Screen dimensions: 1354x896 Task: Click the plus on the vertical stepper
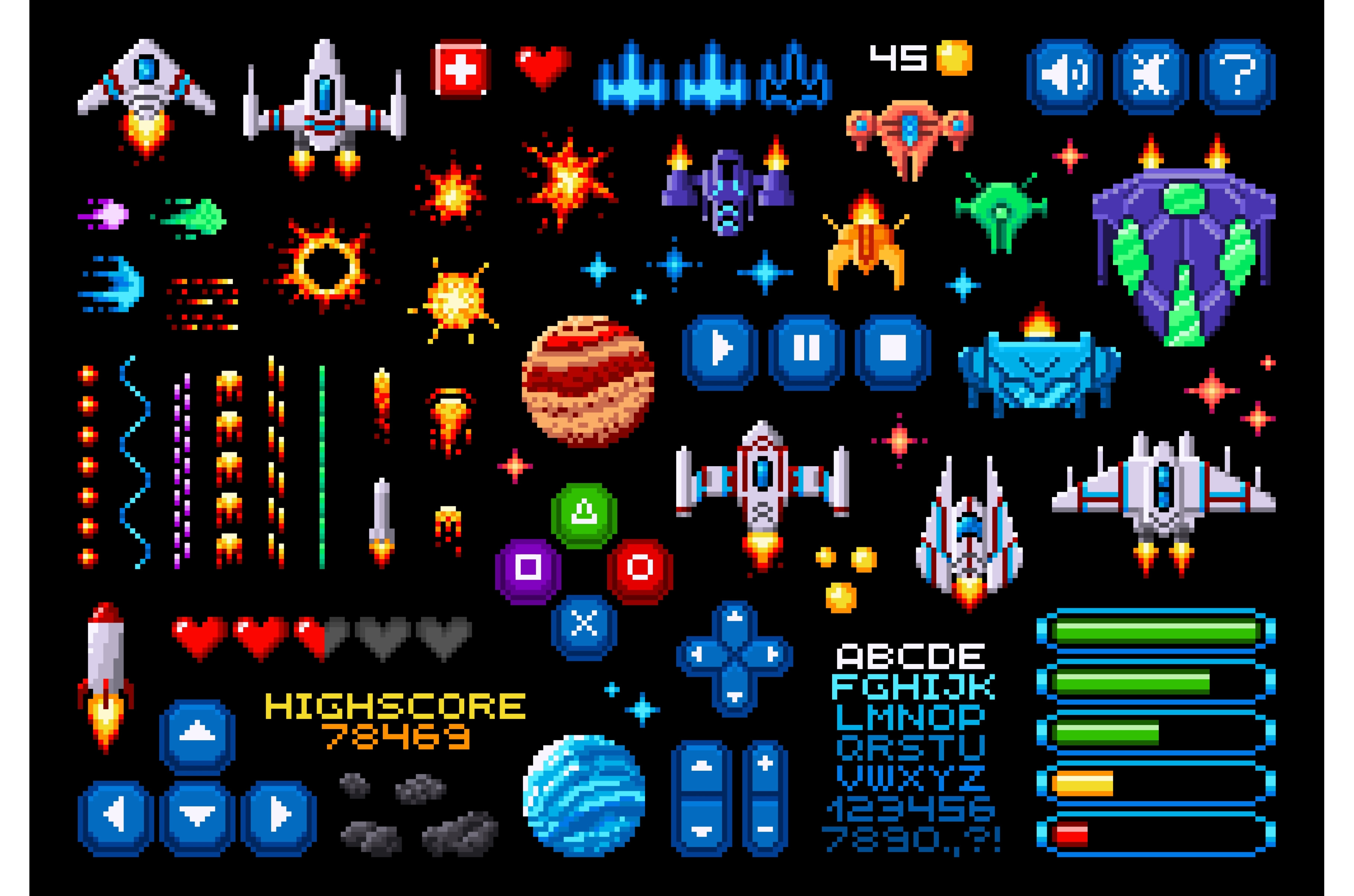[765, 764]
